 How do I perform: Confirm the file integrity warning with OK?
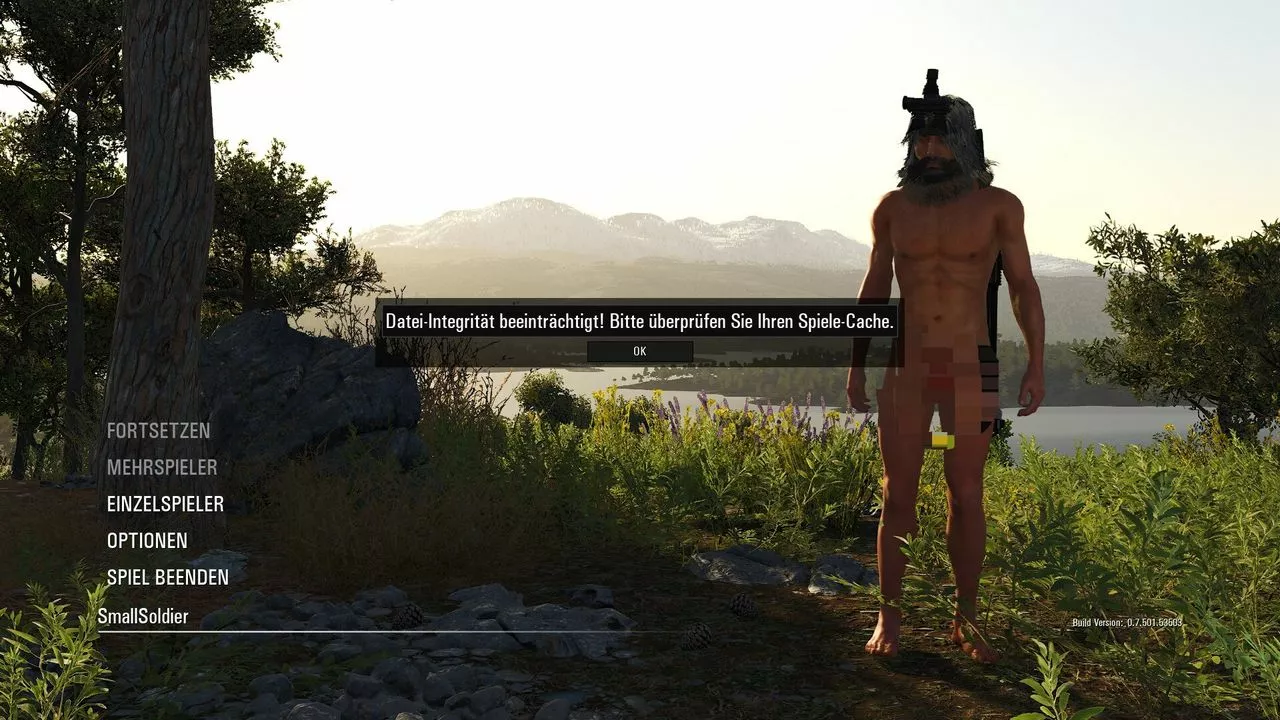tap(640, 351)
